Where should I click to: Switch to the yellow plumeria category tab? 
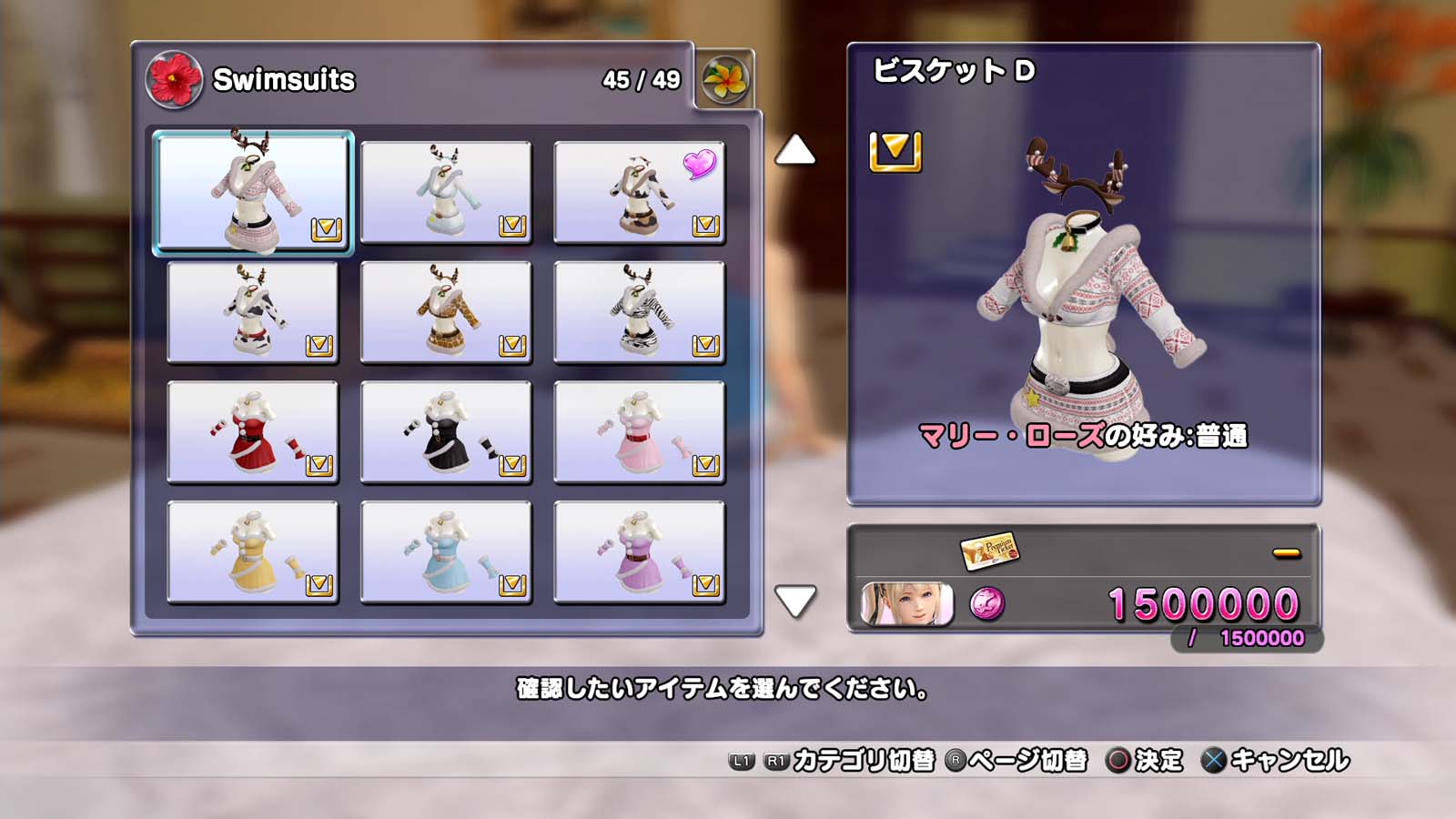[x=724, y=80]
